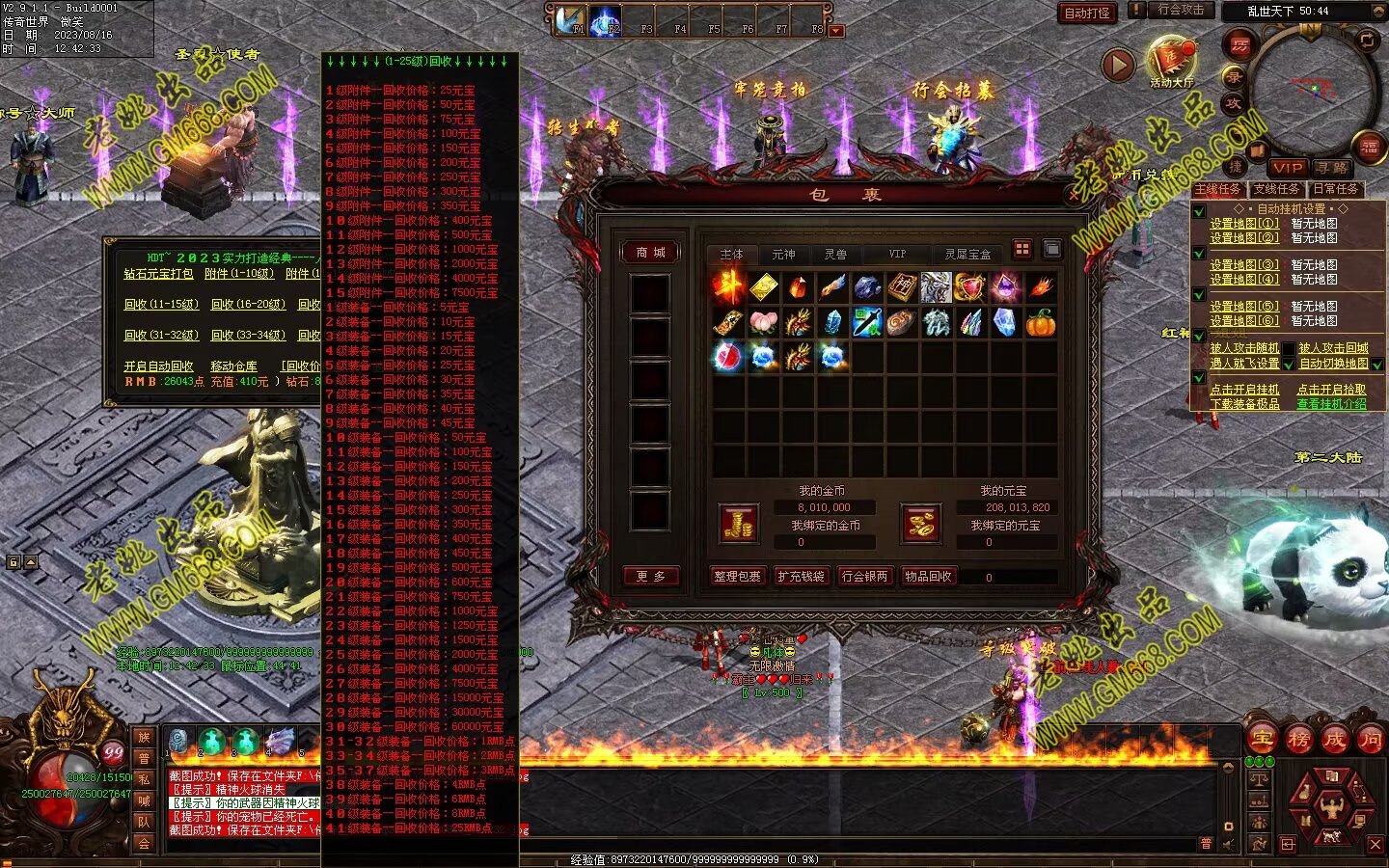This screenshot has height=868, width=1389.
Task: Click the 扩充钱袋 button
Action: (x=801, y=577)
